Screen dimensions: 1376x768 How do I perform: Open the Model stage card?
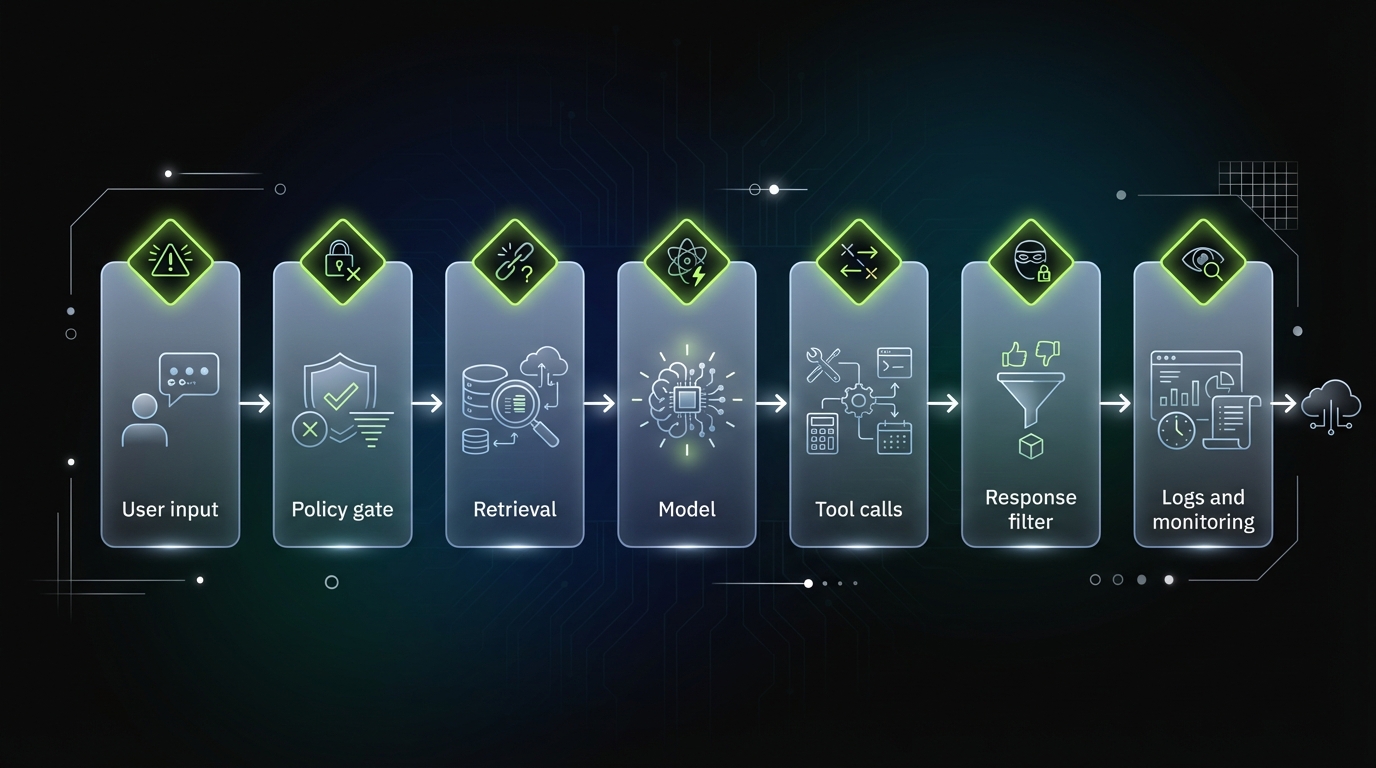click(686, 420)
